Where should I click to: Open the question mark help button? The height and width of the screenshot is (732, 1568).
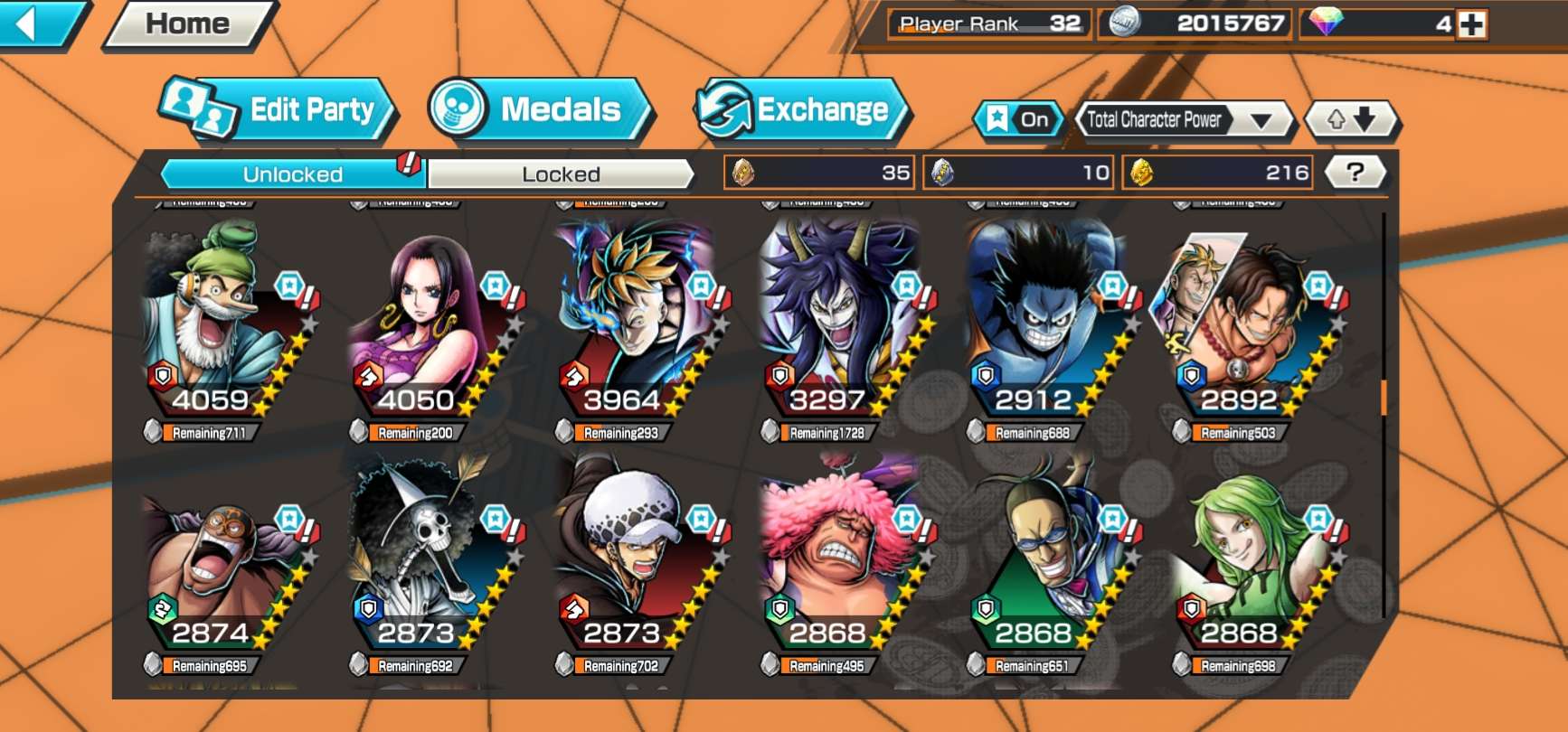click(1354, 172)
